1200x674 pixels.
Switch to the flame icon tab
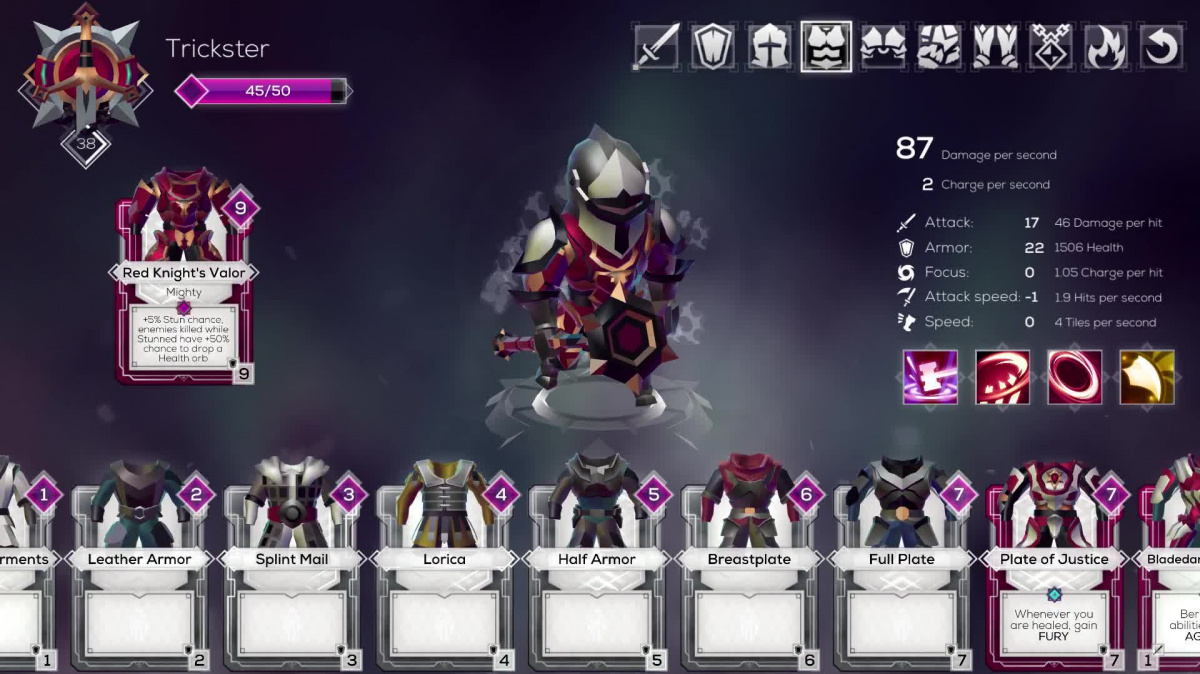(x=1106, y=47)
